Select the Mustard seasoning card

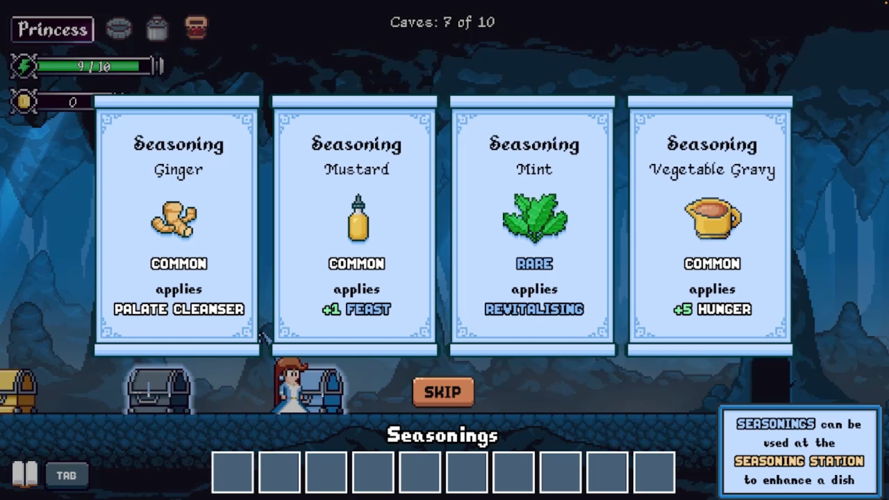(x=356, y=226)
